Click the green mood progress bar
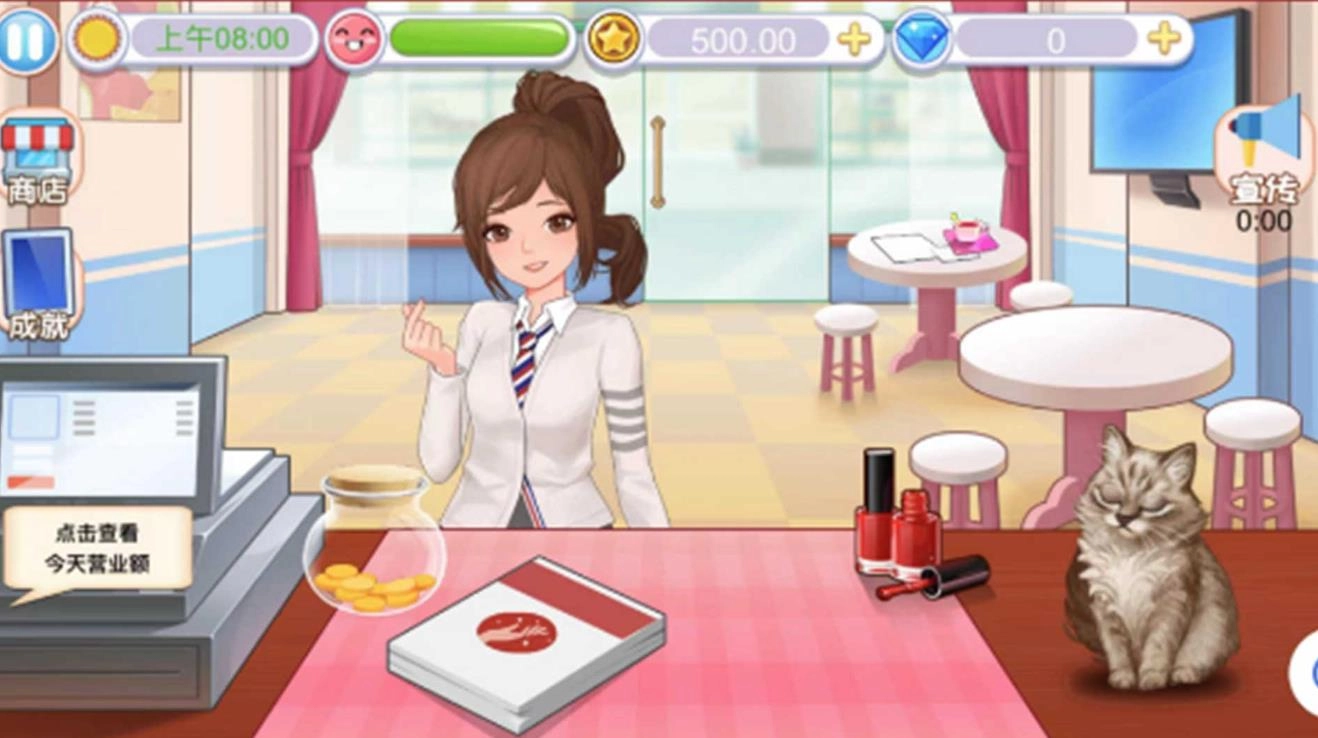Image resolution: width=1318 pixels, height=738 pixels. coord(477,36)
